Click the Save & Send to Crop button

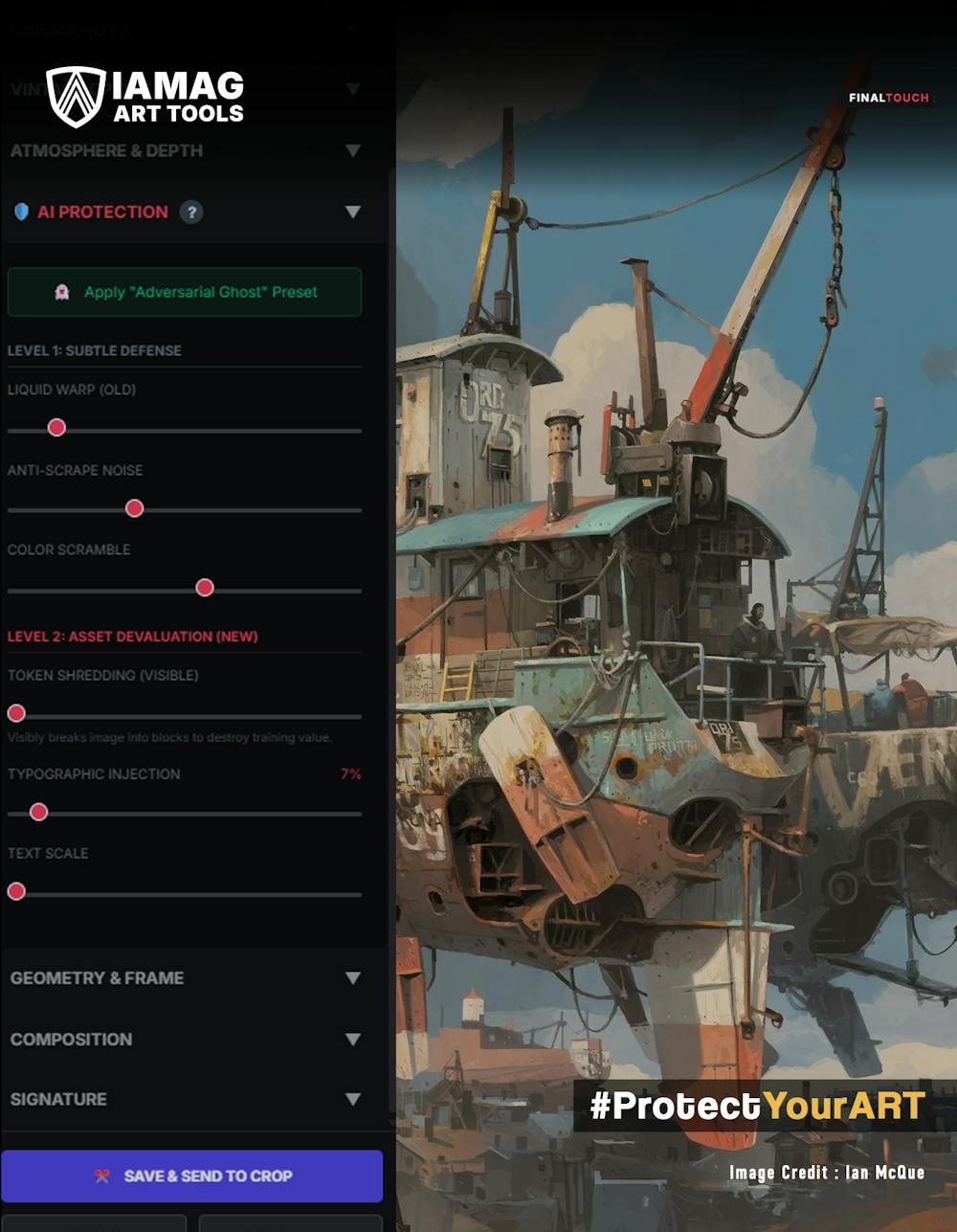coord(191,1176)
